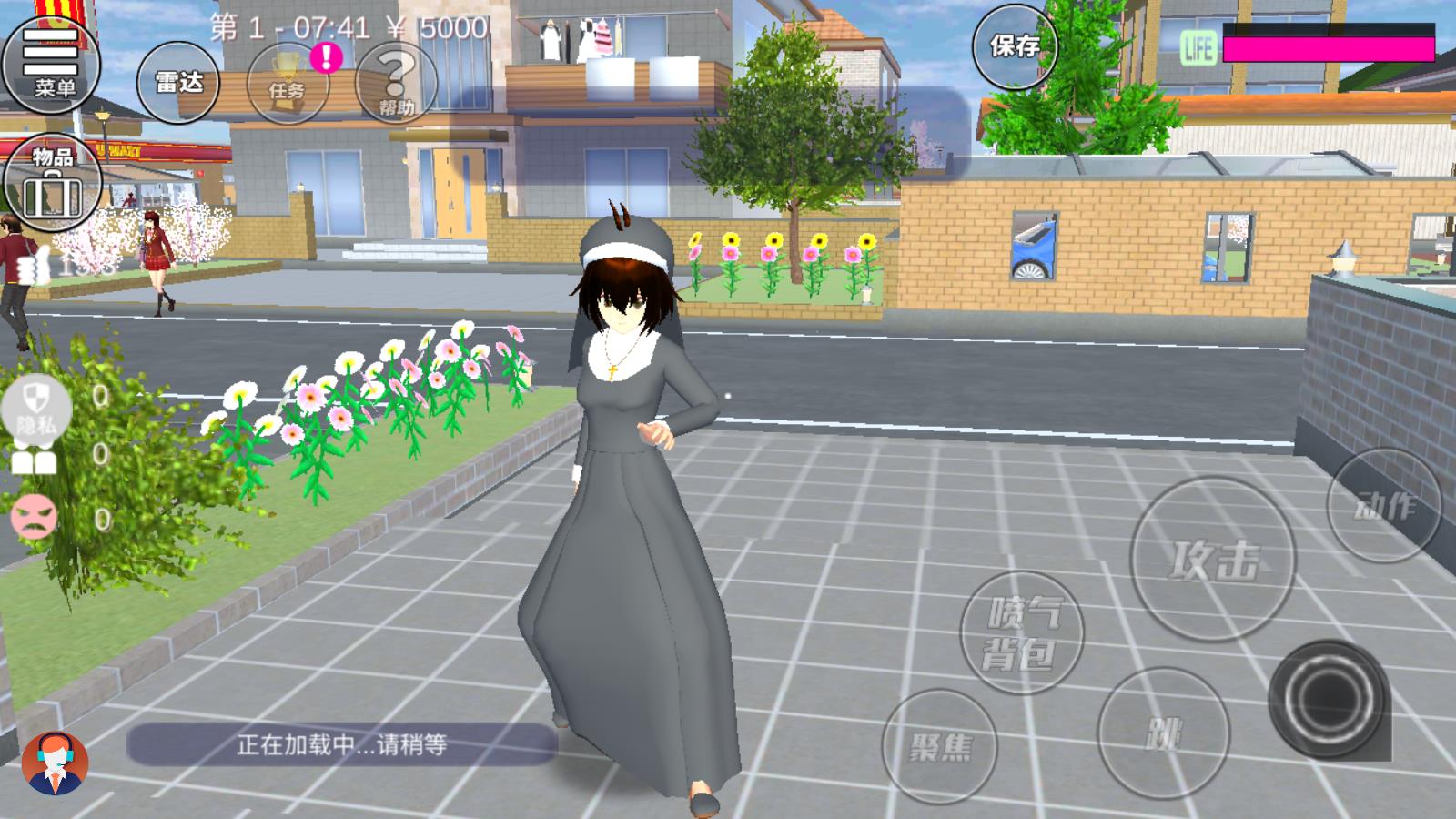
Task: Open the 物品 suitcase items
Action: [52, 182]
